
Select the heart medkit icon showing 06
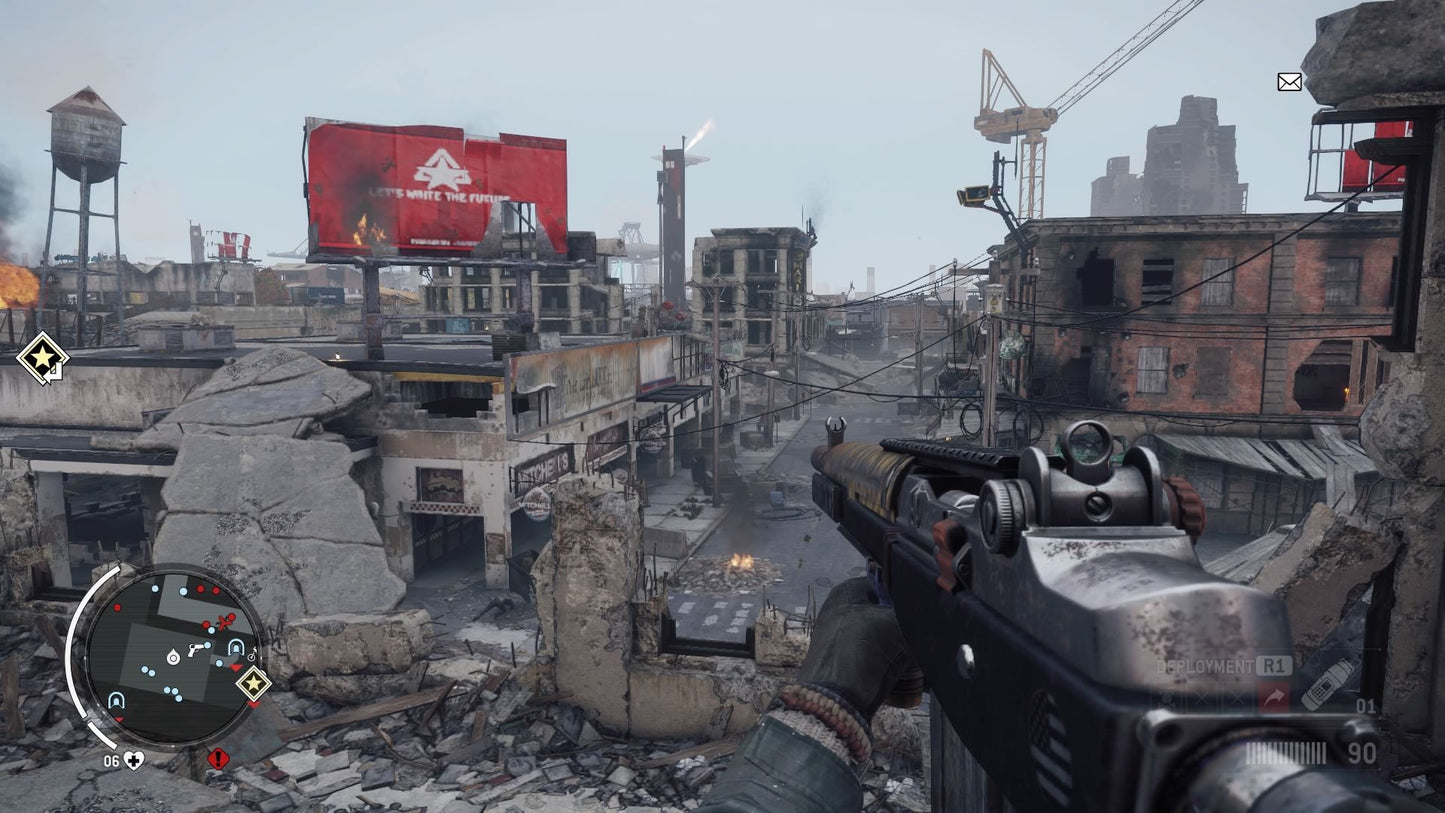click(x=132, y=760)
